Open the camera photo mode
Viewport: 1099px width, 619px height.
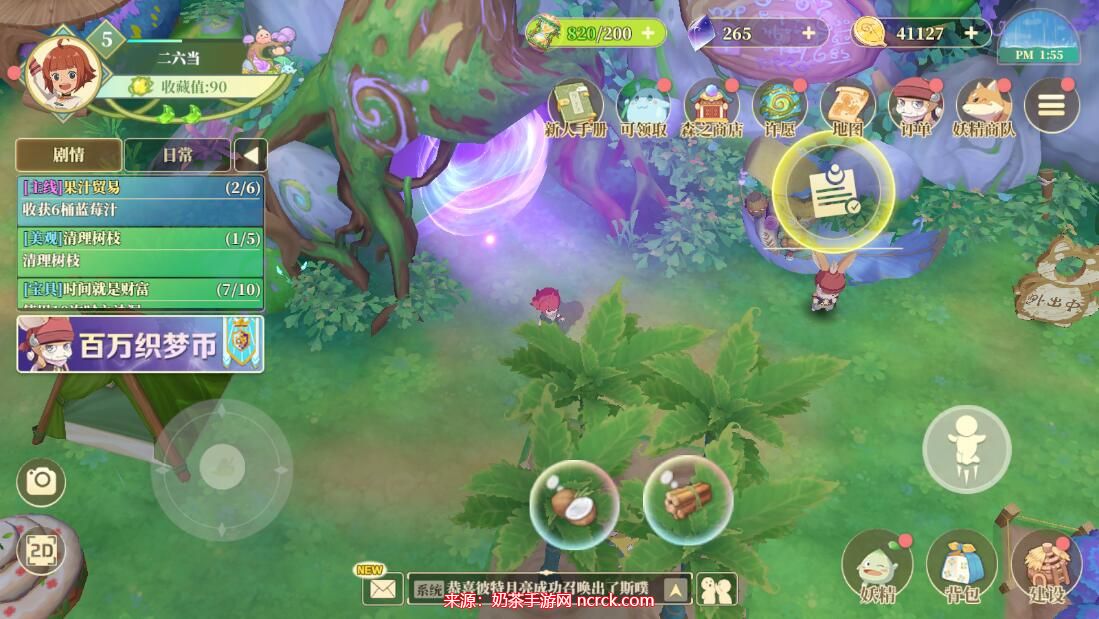pyautogui.click(x=41, y=482)
